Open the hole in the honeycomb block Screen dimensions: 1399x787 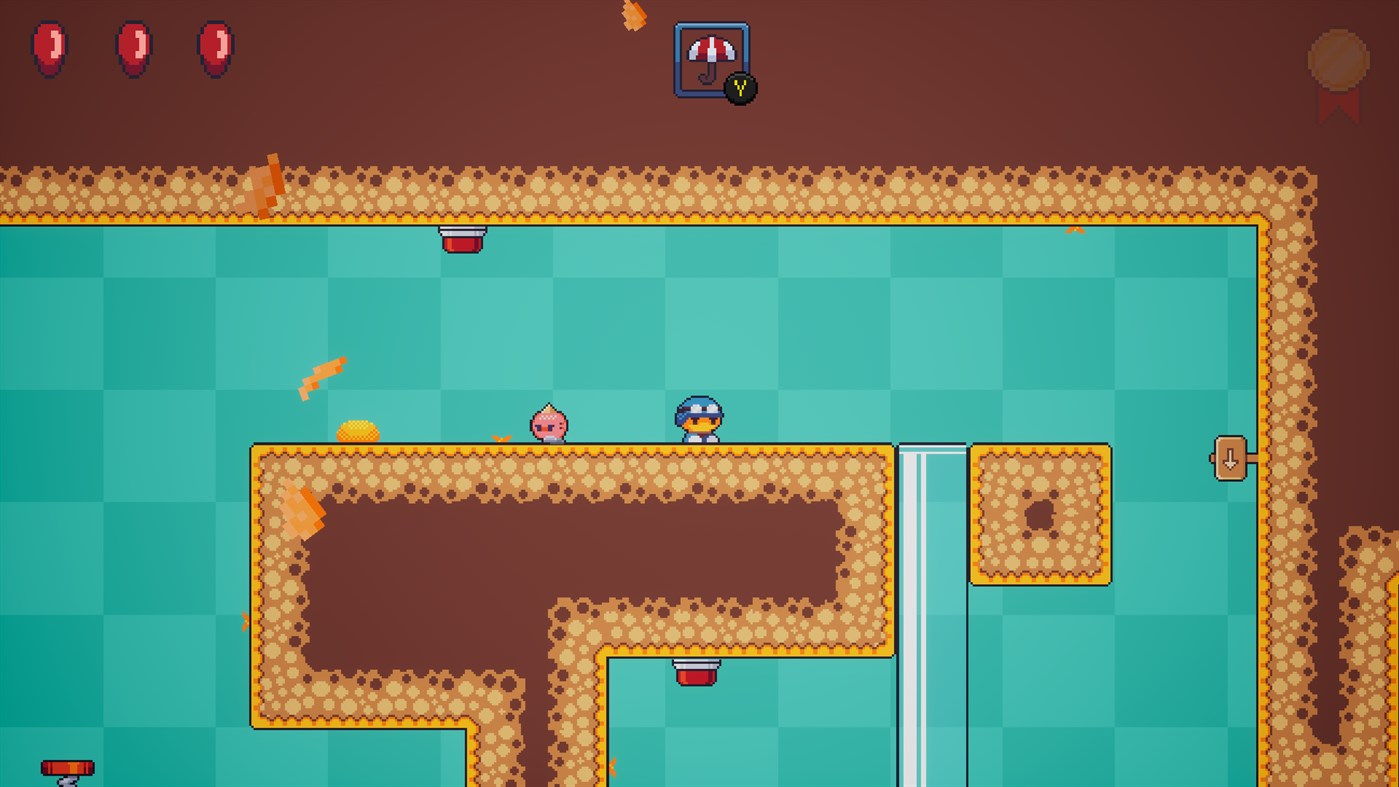[1040, 515]
